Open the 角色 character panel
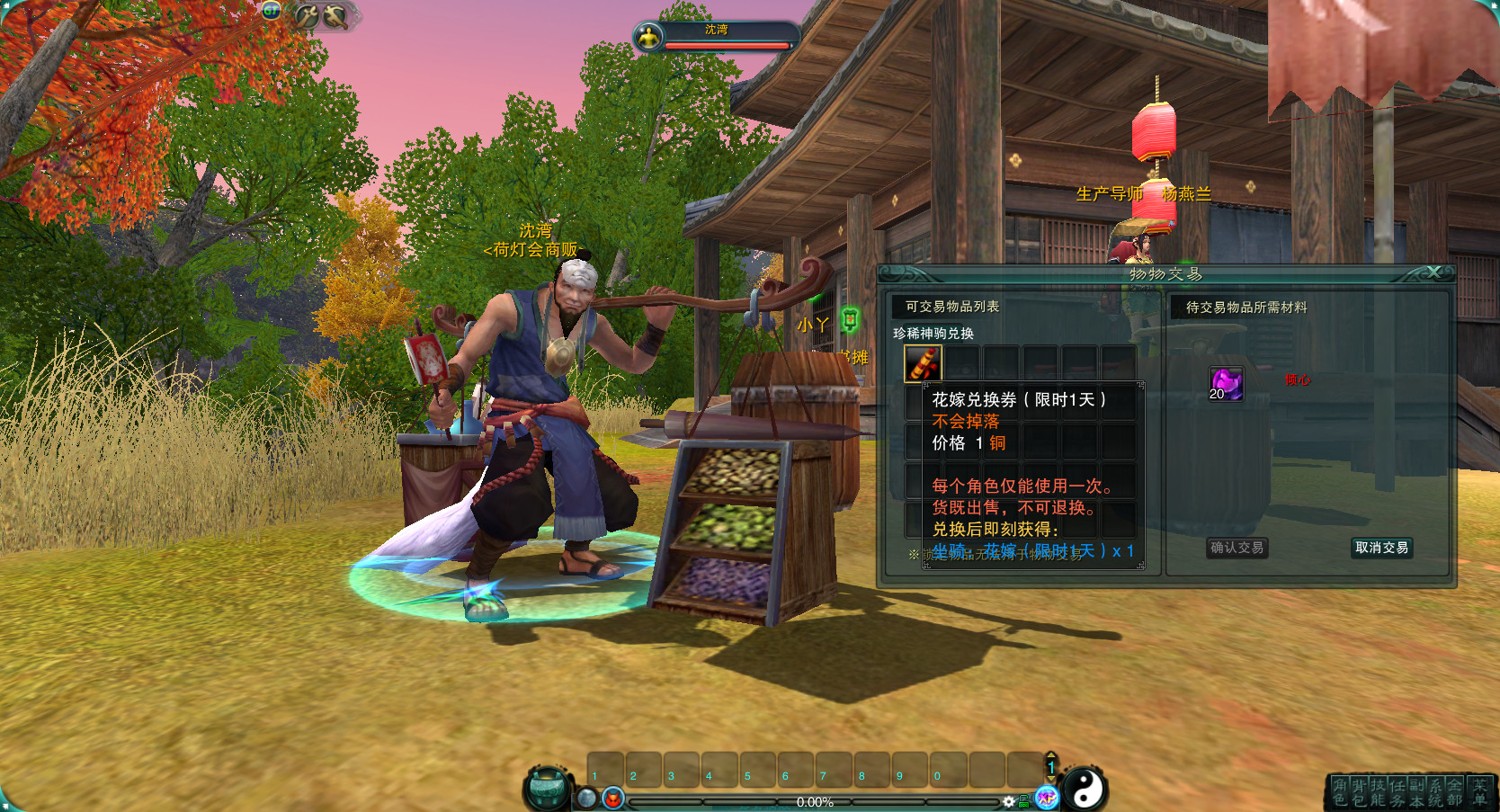The width and height of the screenshot is (1500, 812). (1340, 792)
